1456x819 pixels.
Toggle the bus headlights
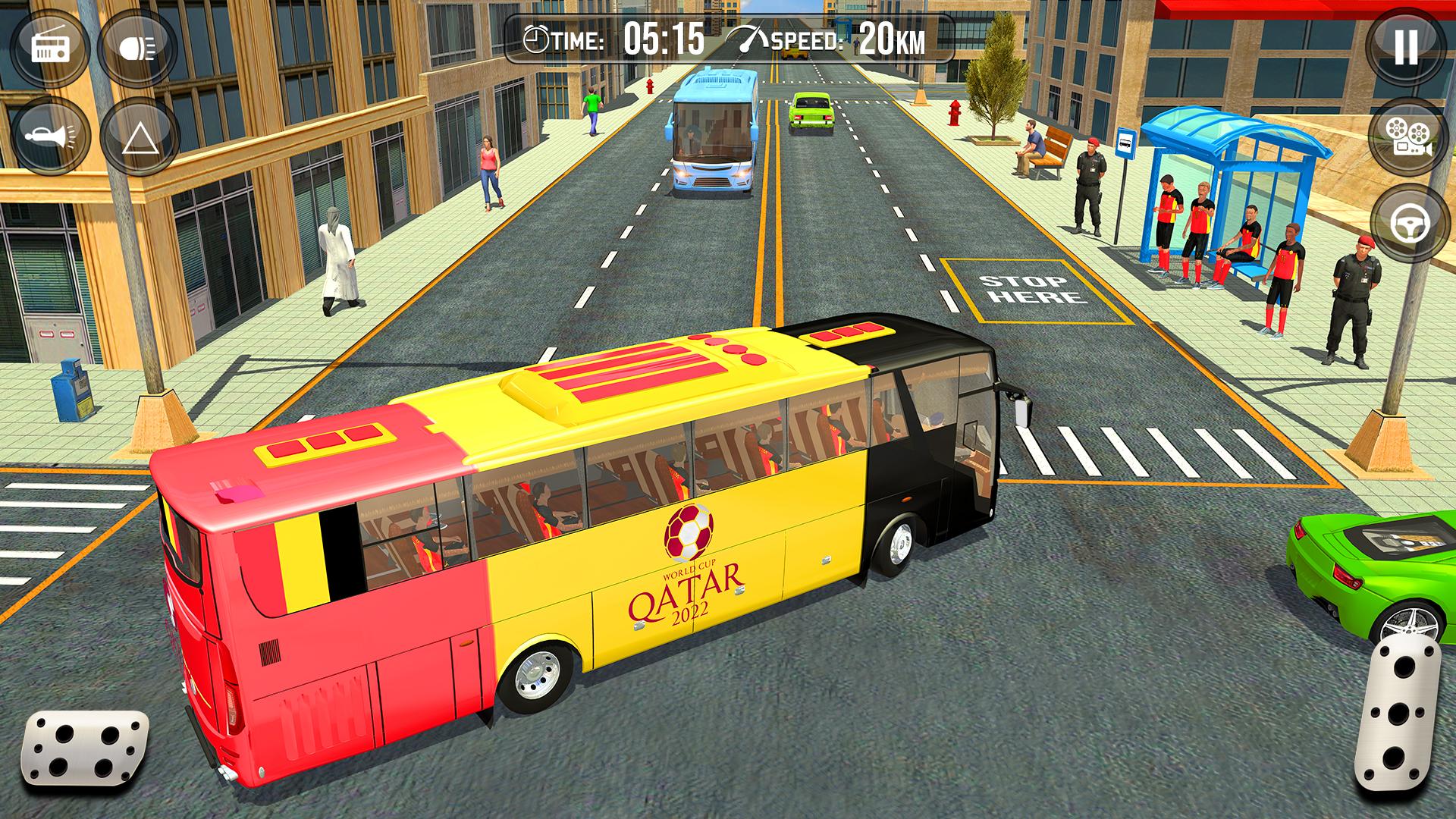coord(137,48)
